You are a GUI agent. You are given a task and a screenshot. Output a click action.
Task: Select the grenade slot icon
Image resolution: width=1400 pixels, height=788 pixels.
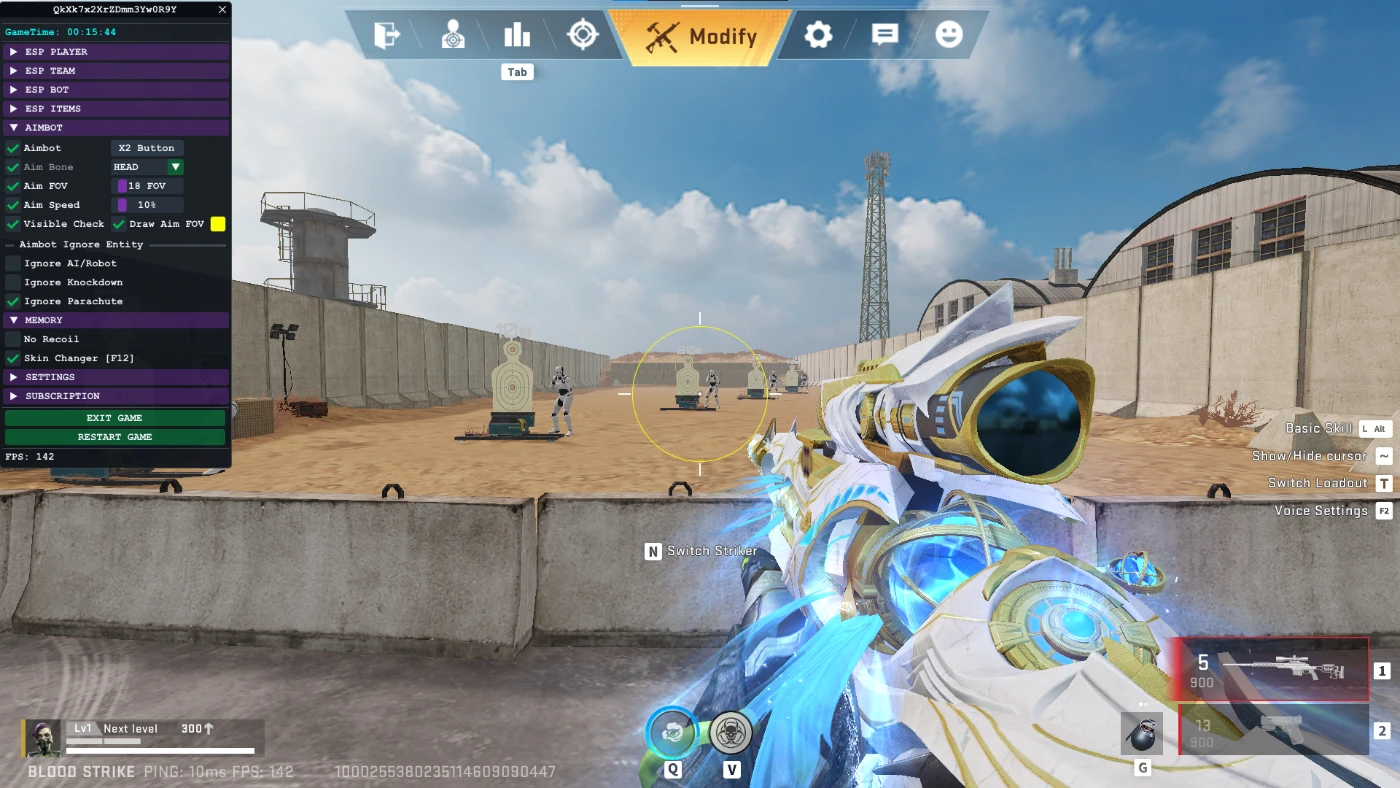pyautogui.click(x=1141, y=733)
